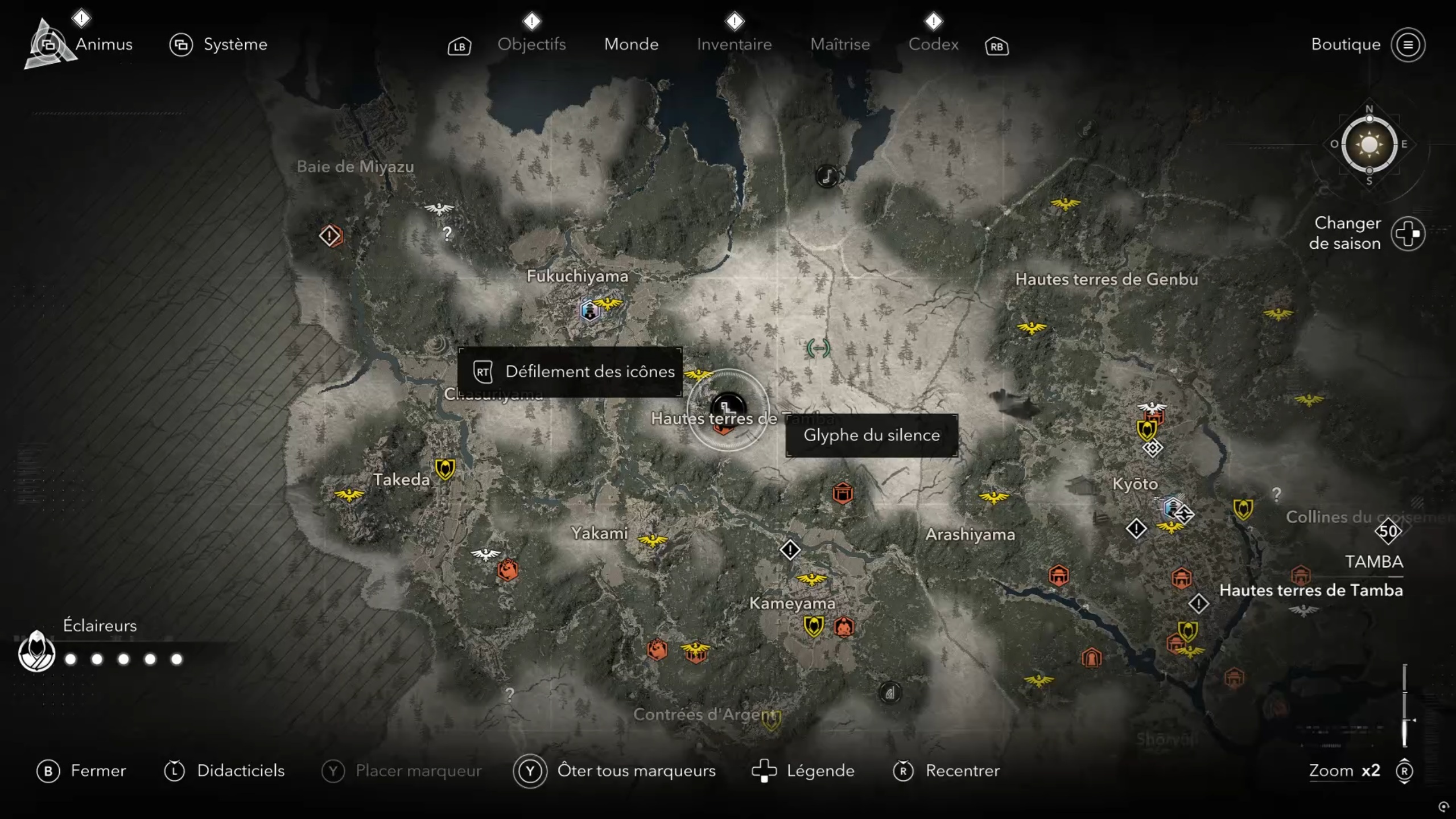1456x819 pixels.
Task: Choose Ôter tous marqueurs
Action: coord(636,771)
